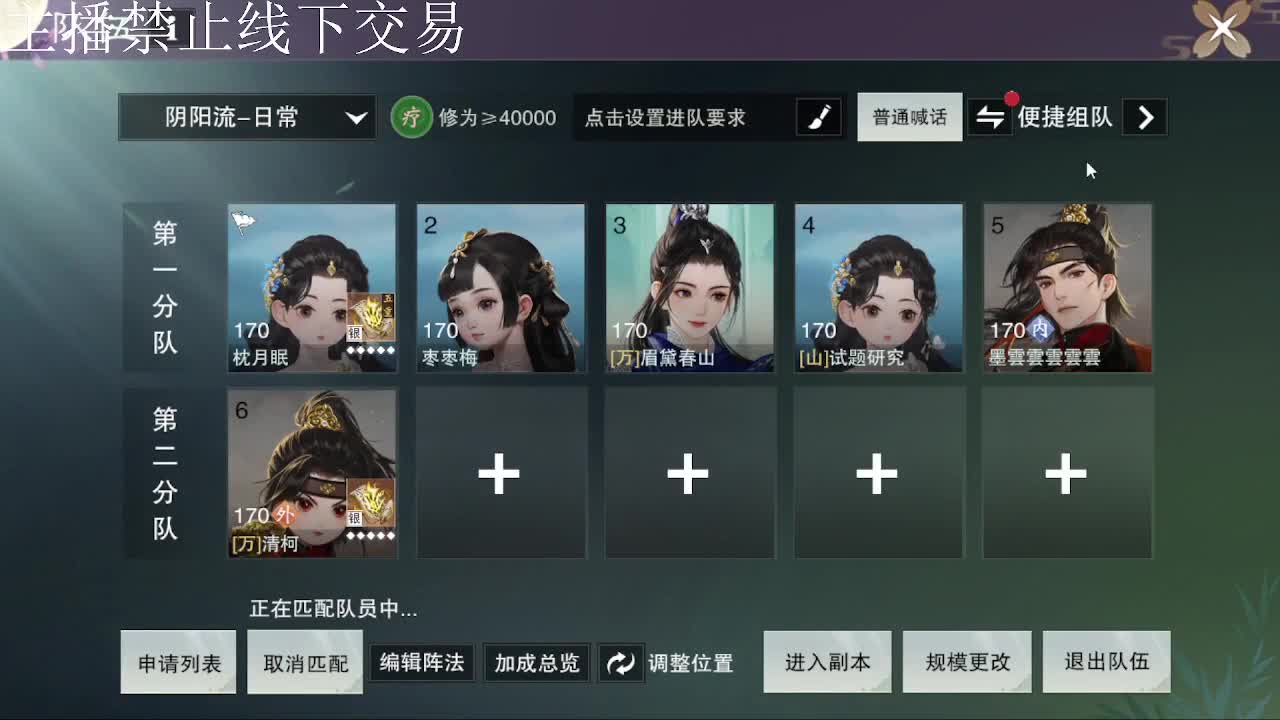Open the 编辑阵法 formation editor
1280x720 pixels.
[420, 662]
